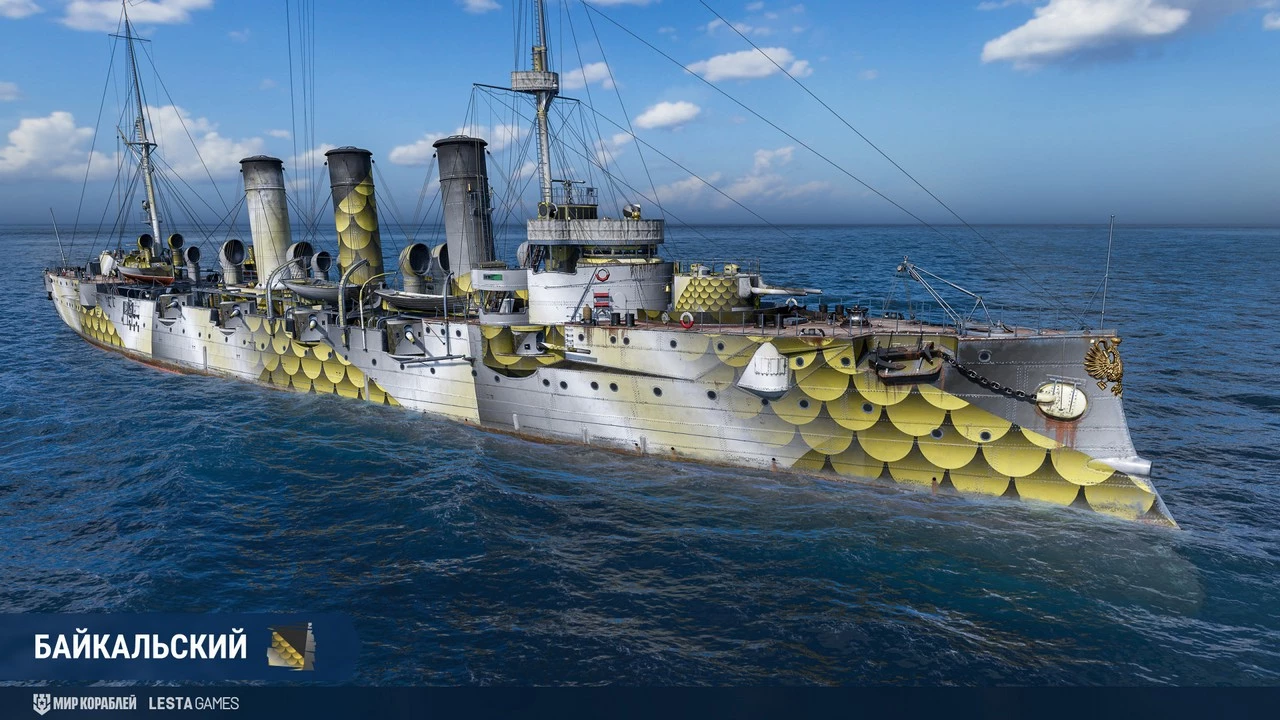Click the Мир кораблей logo
The image size is (1280, 720).
click(x=84, y=703)
